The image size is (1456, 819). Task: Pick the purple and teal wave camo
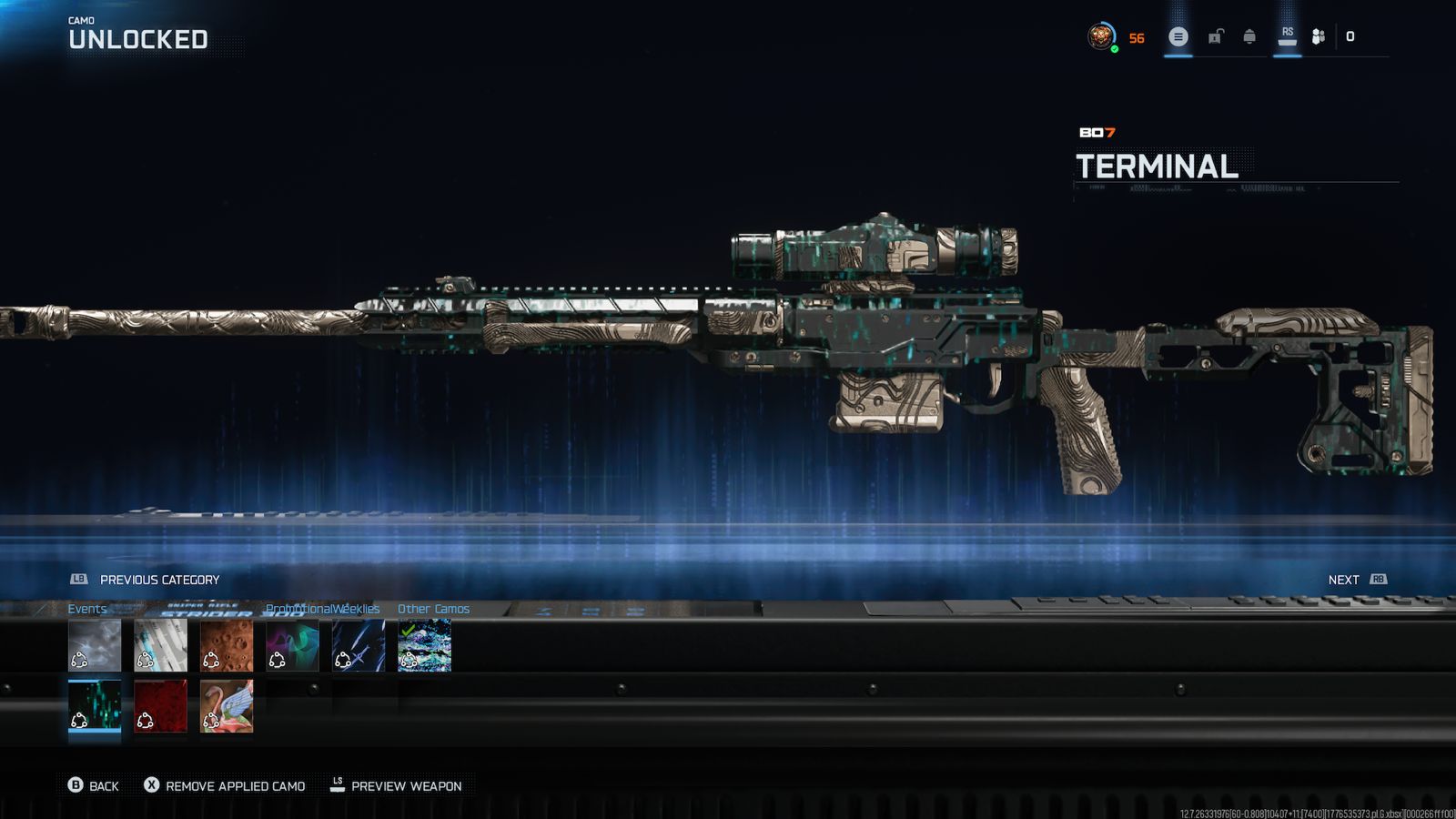click(x=292, y=645)
